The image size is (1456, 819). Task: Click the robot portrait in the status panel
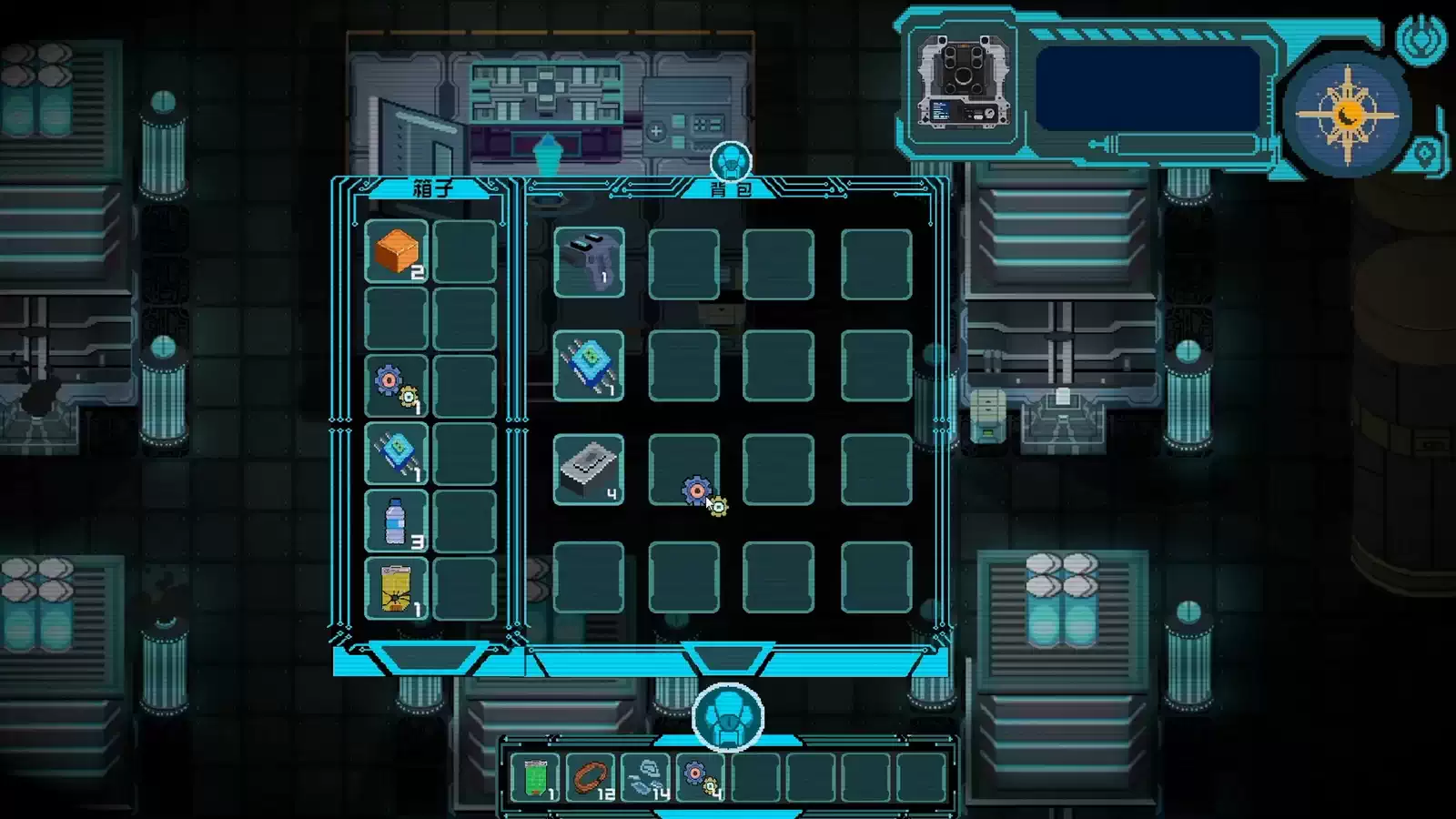tap(964, 82)
